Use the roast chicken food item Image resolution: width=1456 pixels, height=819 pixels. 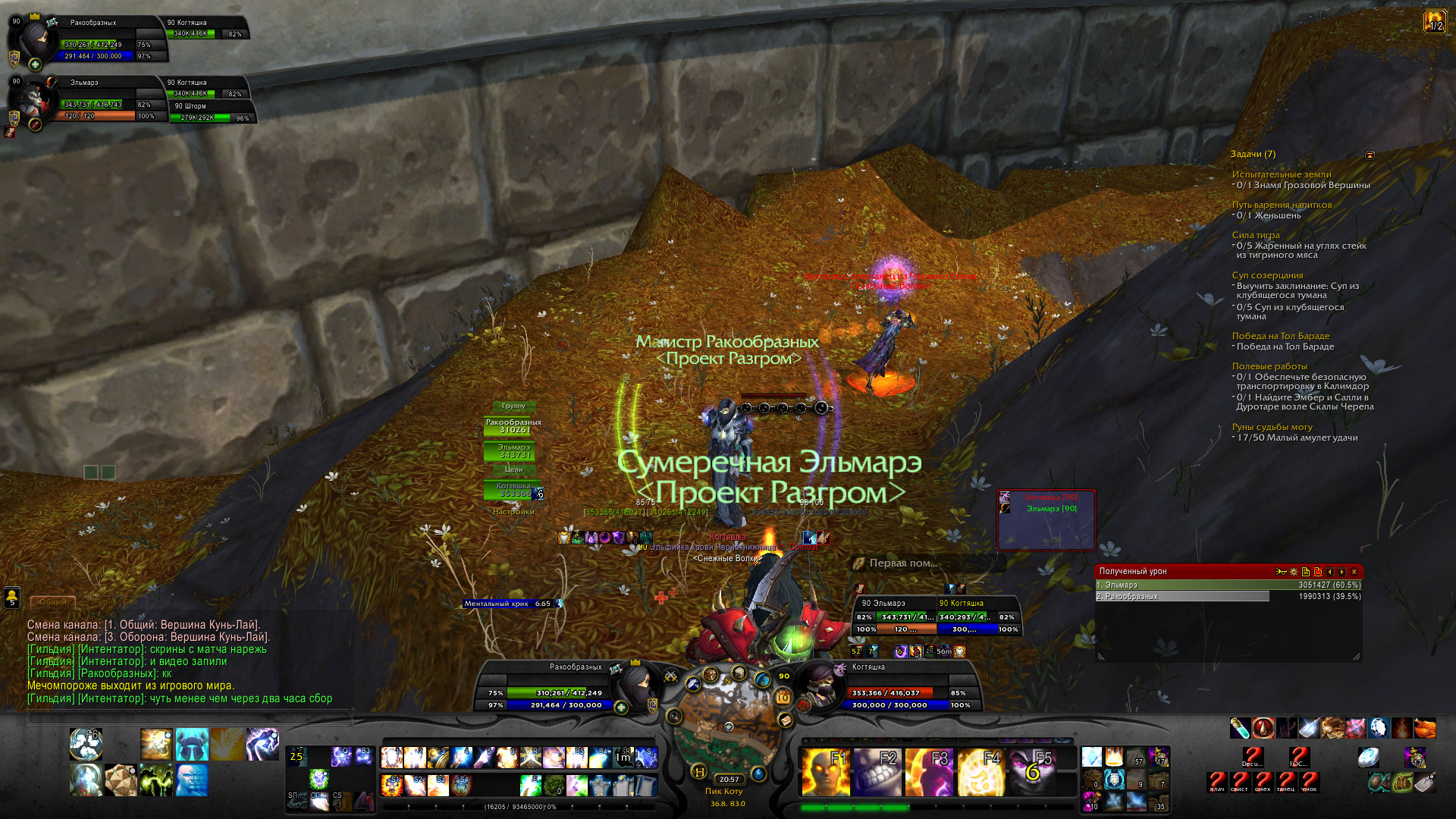1425,728
